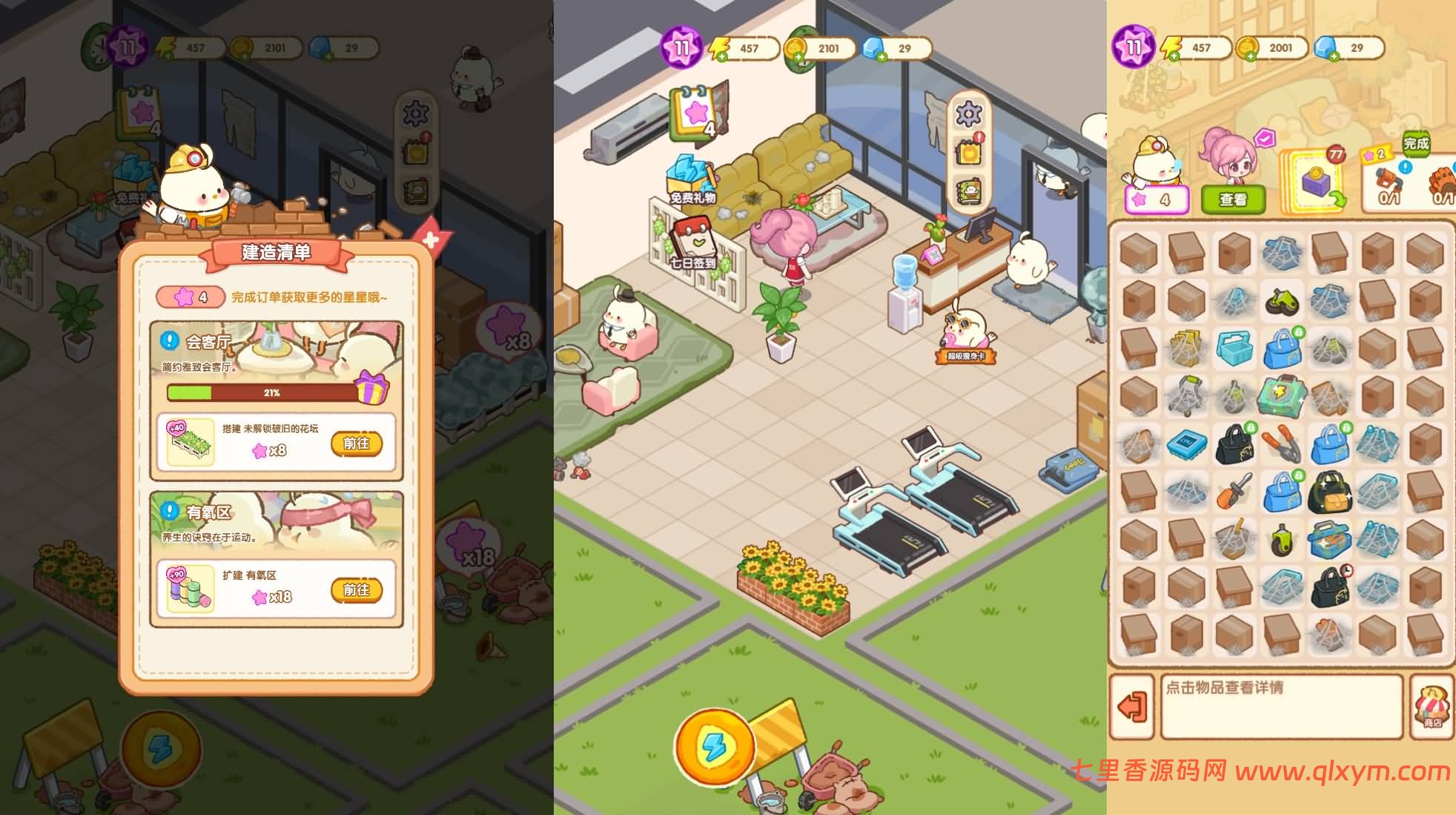Image resolution: width=1456 pixels, height=815 pixels.
Task: Select the light blue empty basket tile
Action: tap(1233, 348)
